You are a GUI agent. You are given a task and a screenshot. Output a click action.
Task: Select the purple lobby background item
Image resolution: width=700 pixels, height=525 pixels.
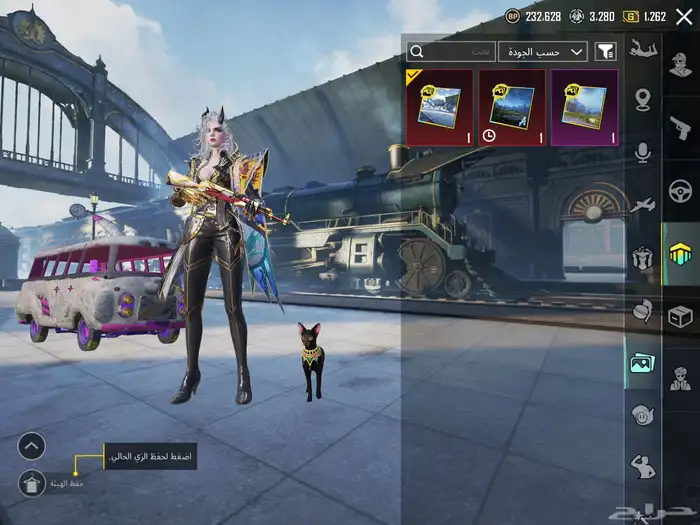[x=584, y=107]
